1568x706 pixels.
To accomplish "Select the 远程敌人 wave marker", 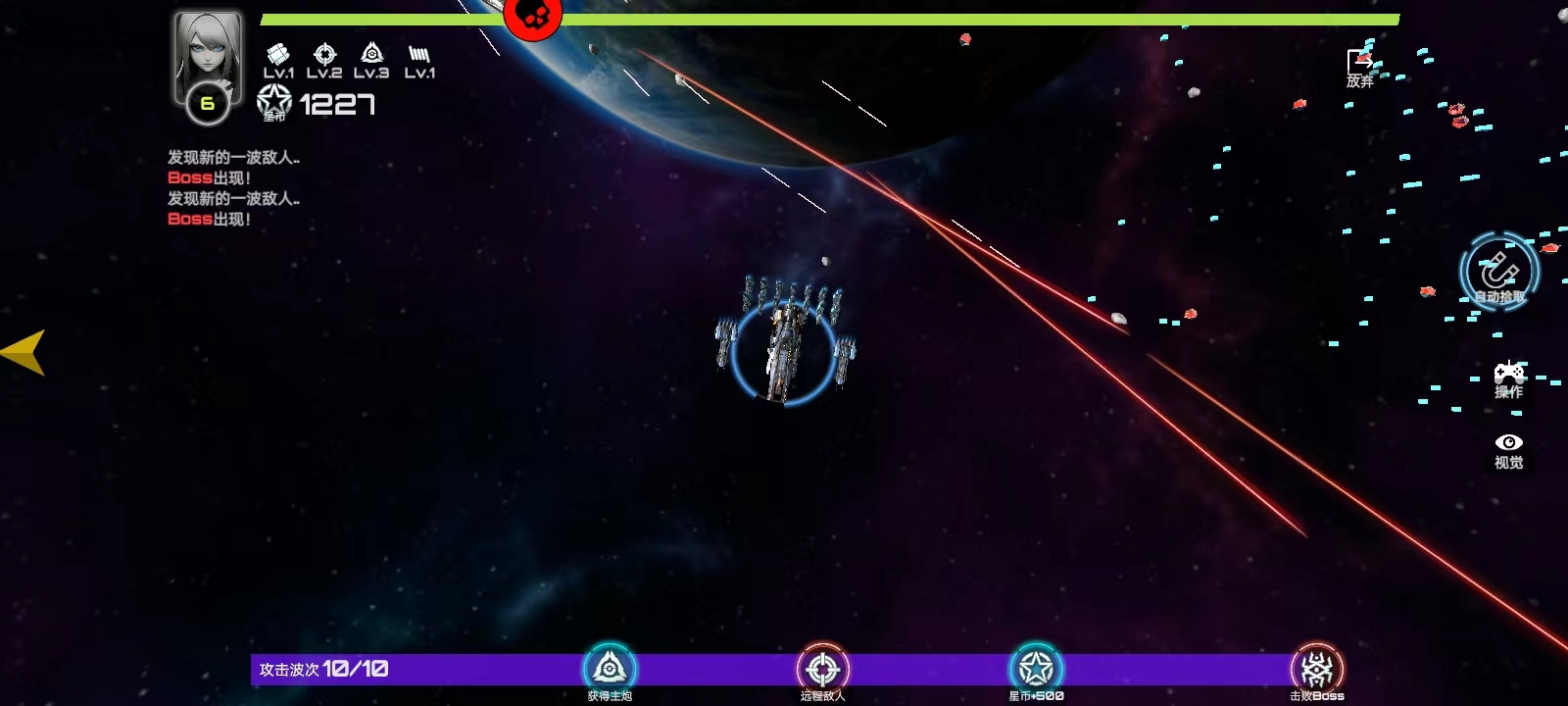I will click(x=822, y=670).
